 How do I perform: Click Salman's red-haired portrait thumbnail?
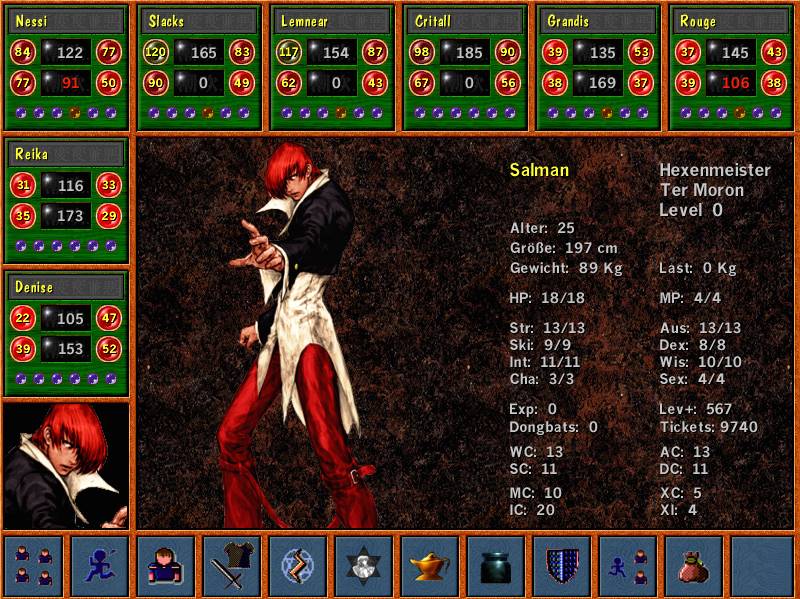point(66,465)
